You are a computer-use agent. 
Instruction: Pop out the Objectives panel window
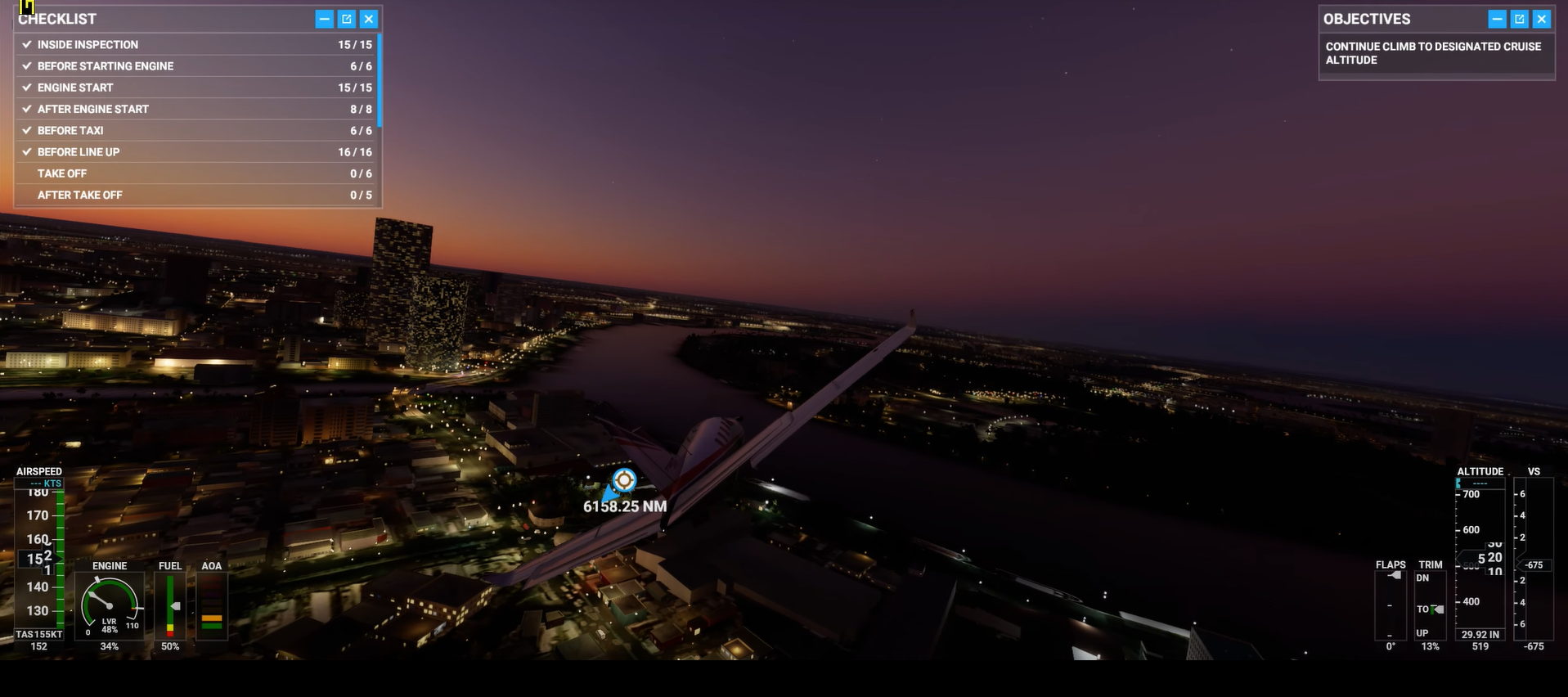pyautogui.click(x=1520, y=19)
